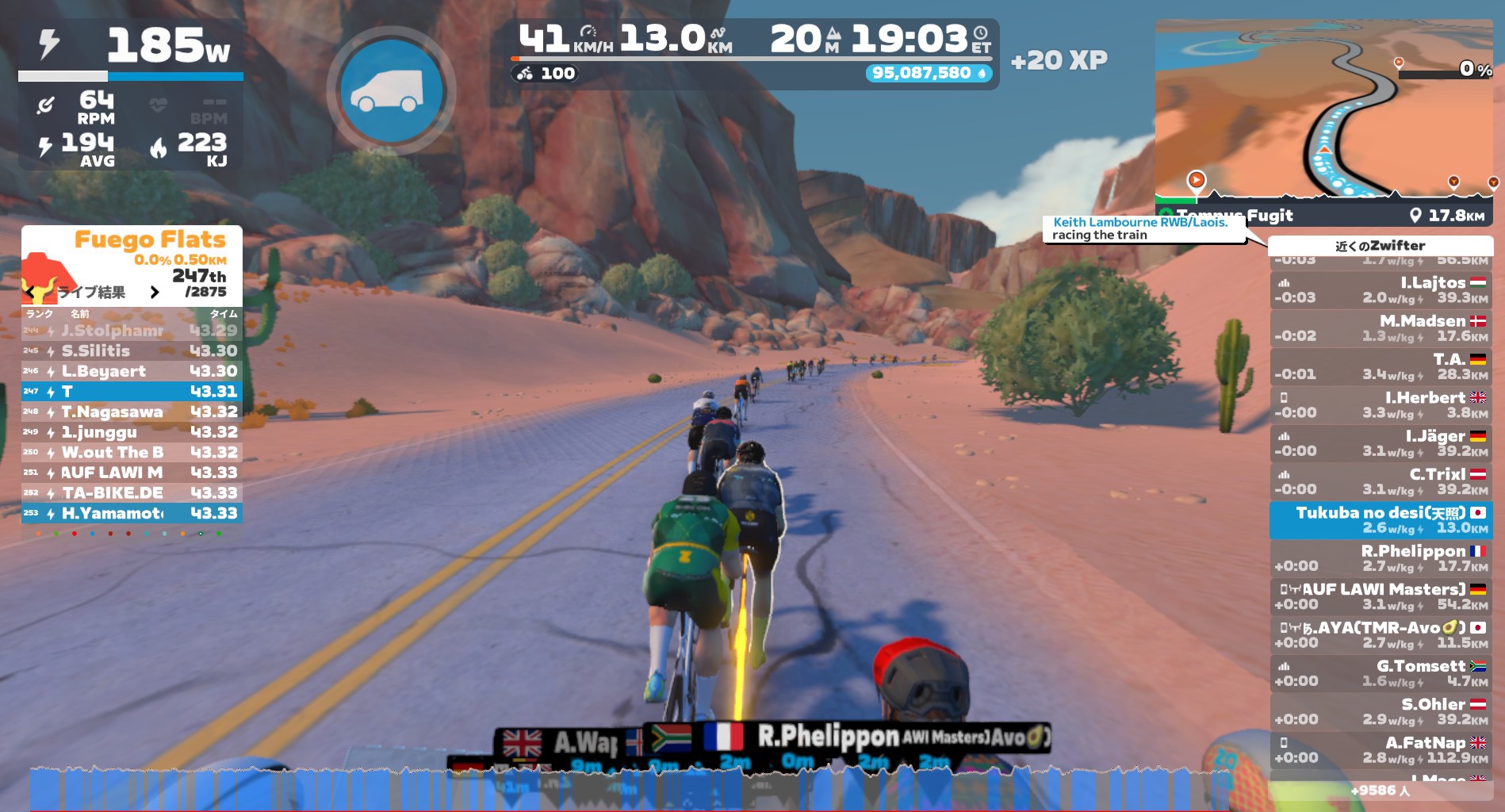Select L.Beyaert in segment results
The image size is (1505, 812).
pos(132,371)
